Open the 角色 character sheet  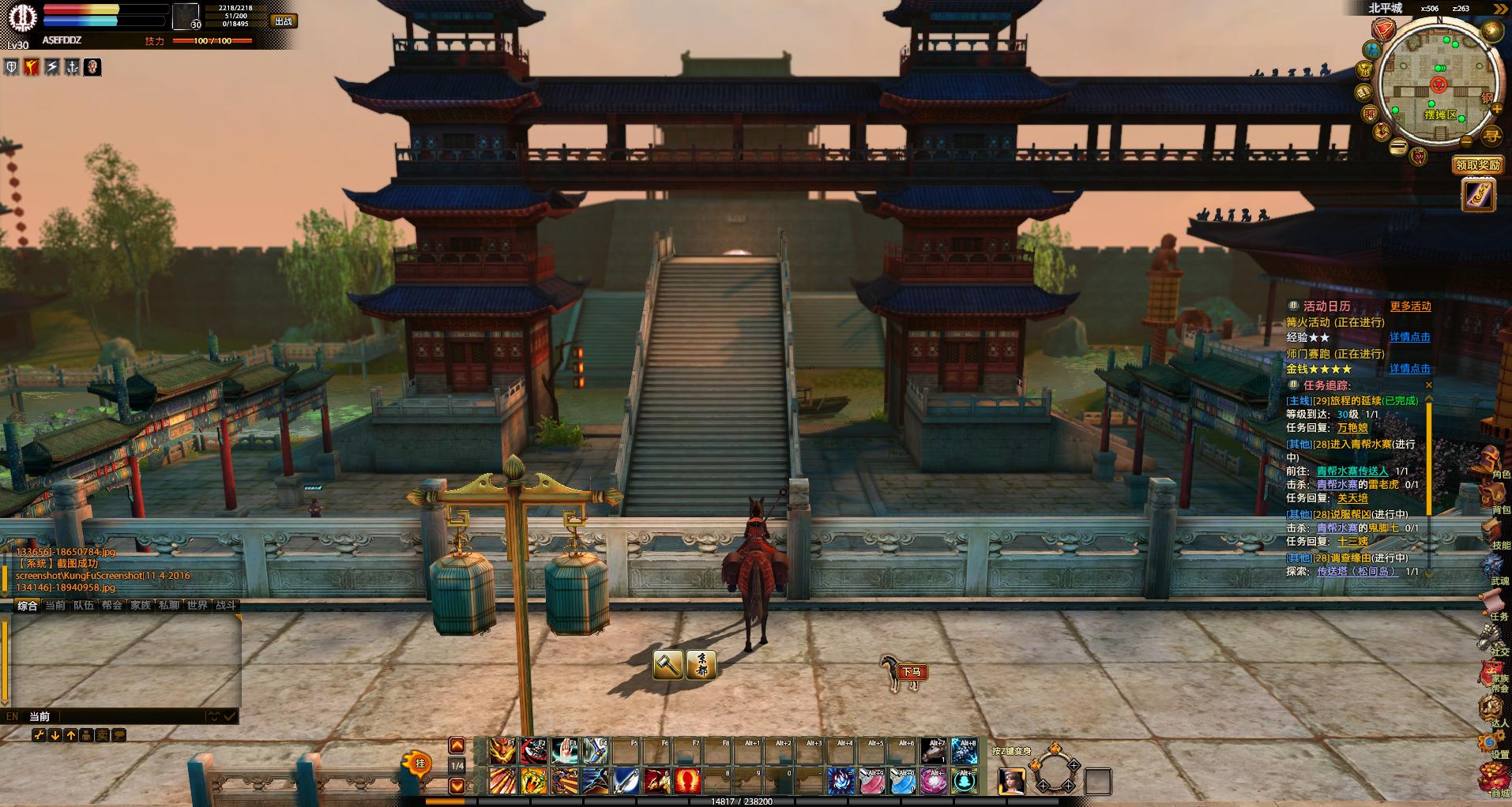click(x=1491, y=462)
